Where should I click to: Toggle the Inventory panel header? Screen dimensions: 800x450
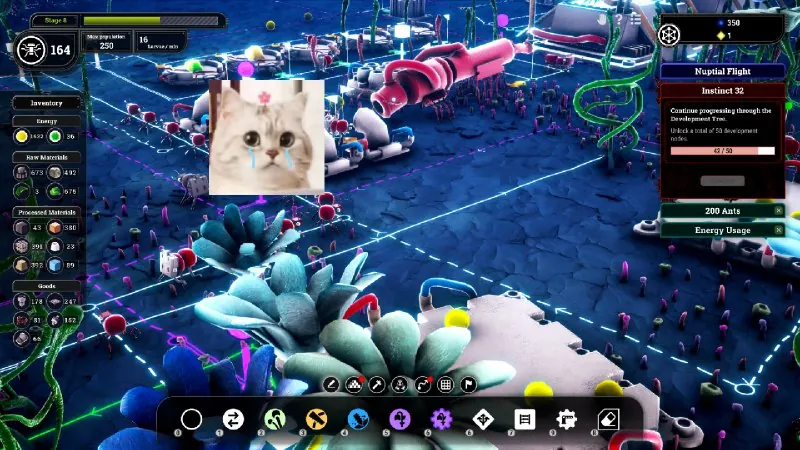[x=46, y=102]
